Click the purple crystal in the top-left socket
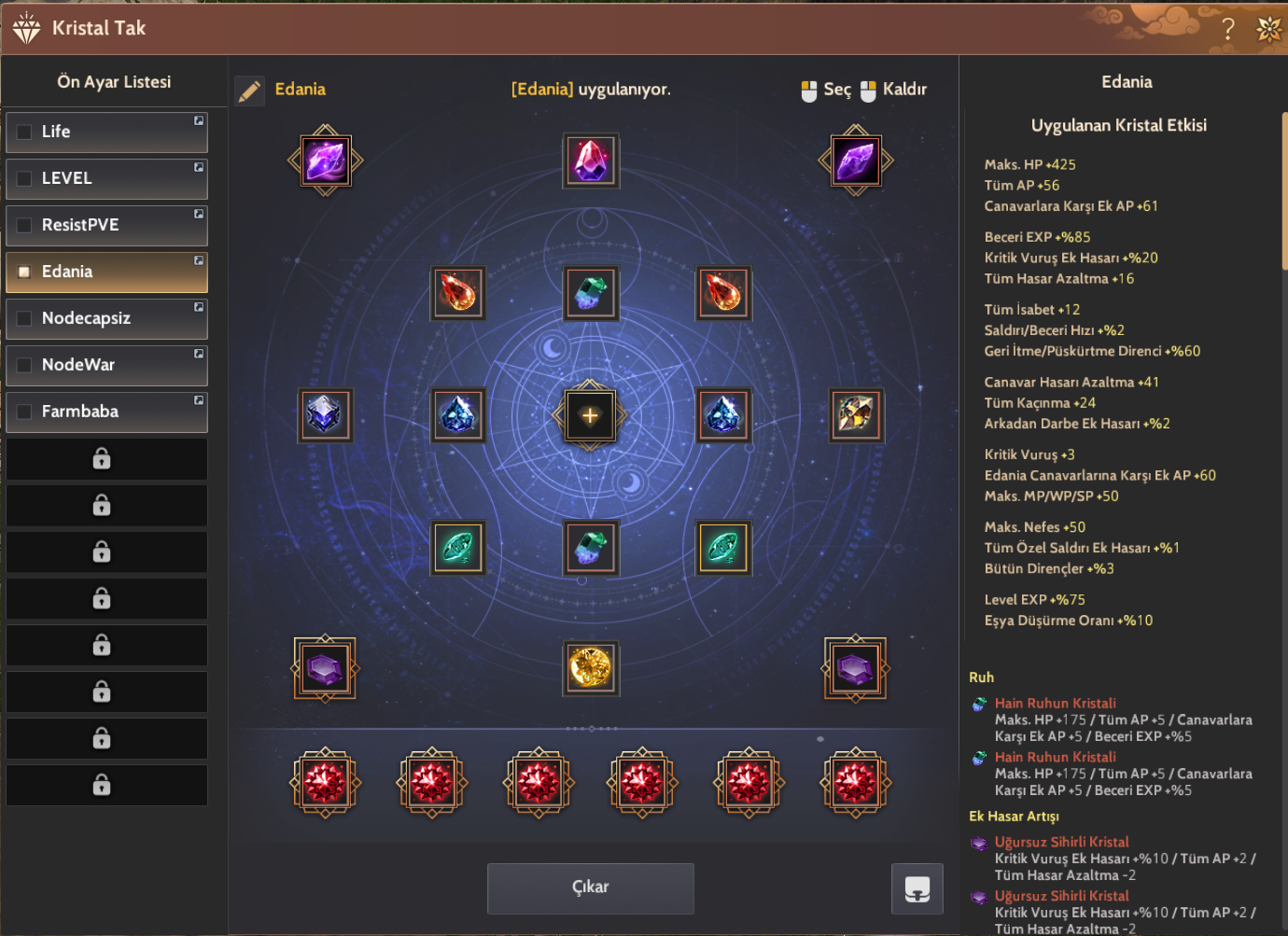The image size is (1288, 936). 324,161
